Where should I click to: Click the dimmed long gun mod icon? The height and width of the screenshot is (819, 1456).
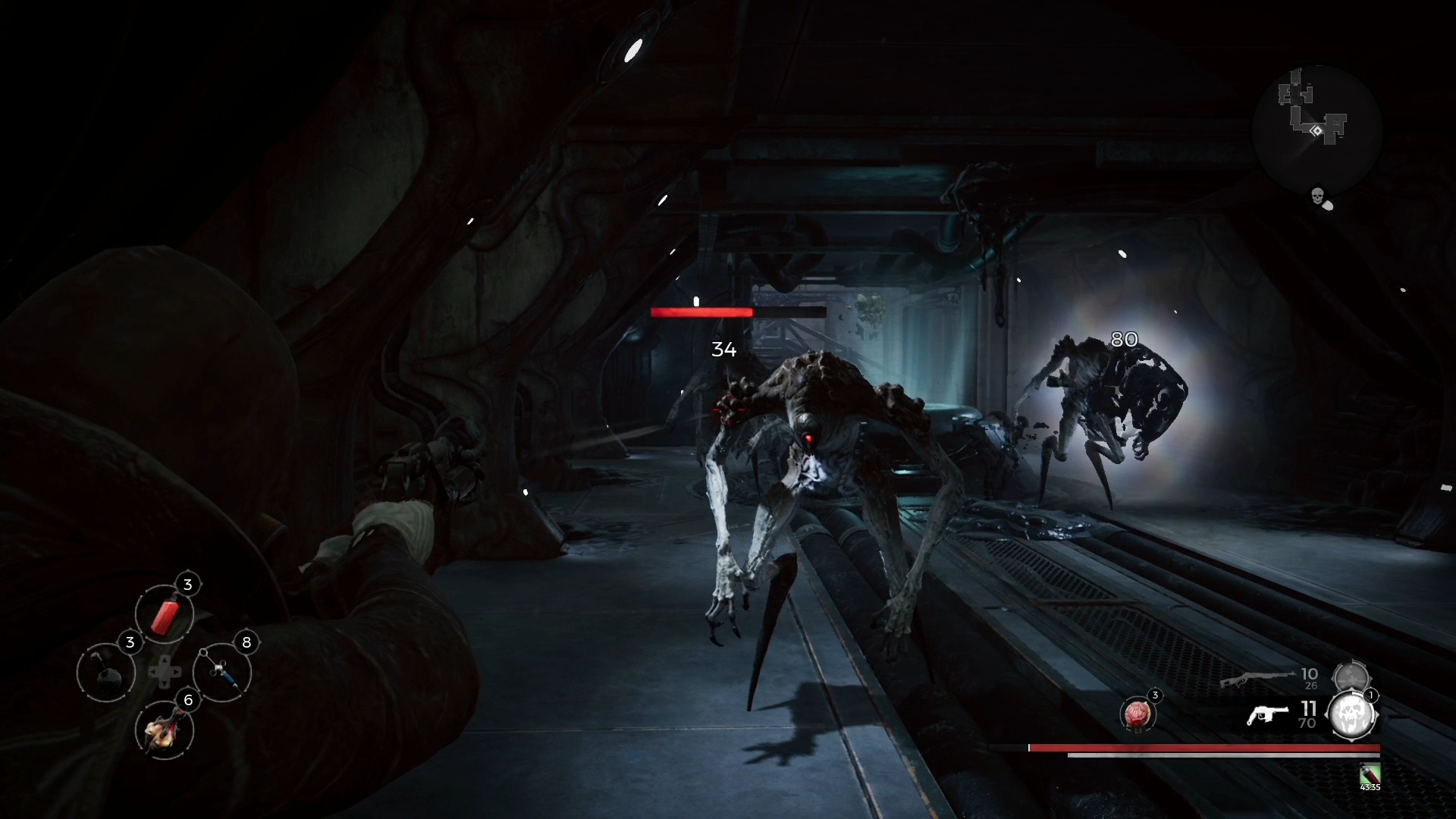(1351, 677)
